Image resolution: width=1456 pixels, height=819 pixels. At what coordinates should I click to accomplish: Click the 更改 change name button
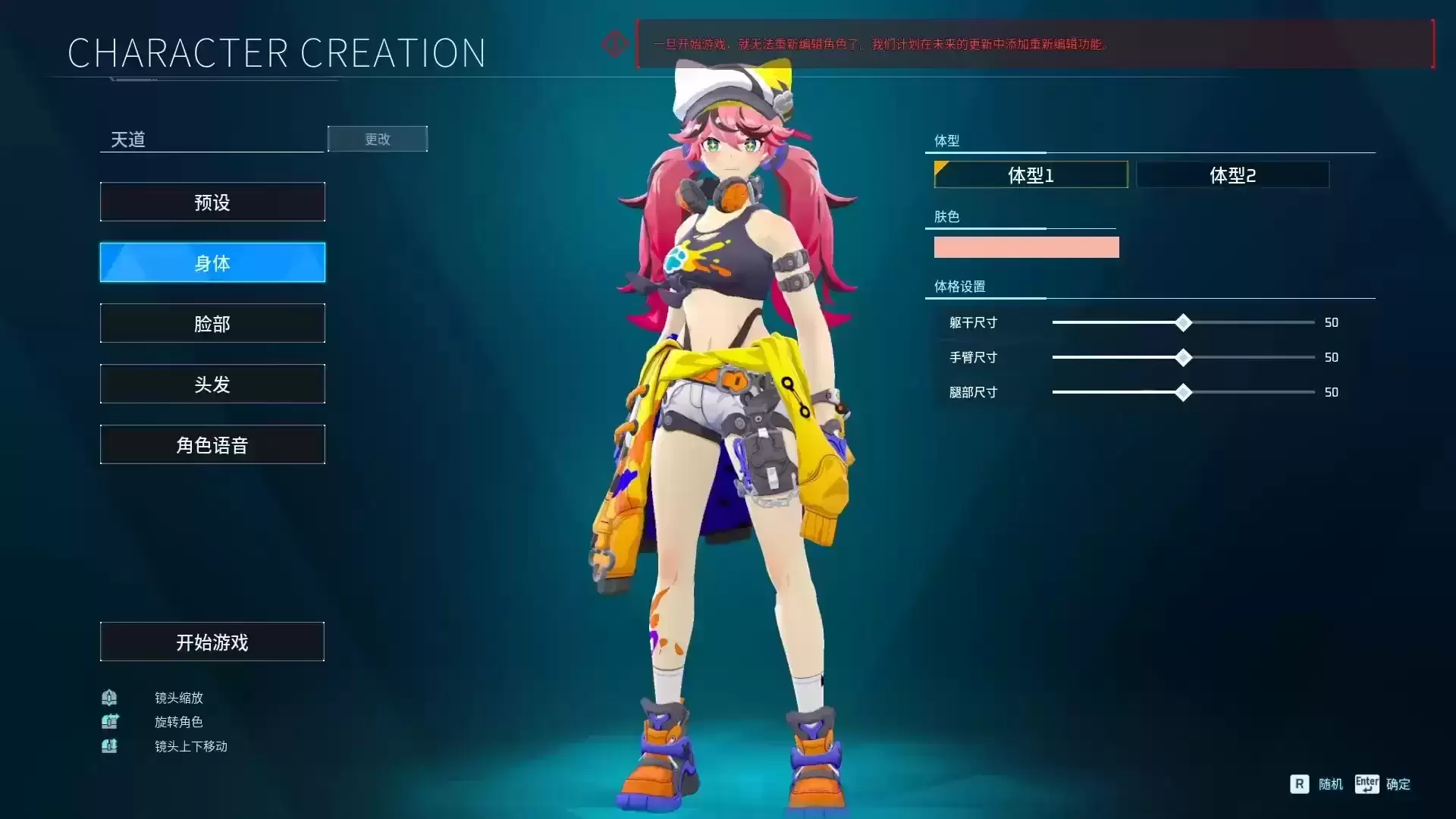coord(377,139)
